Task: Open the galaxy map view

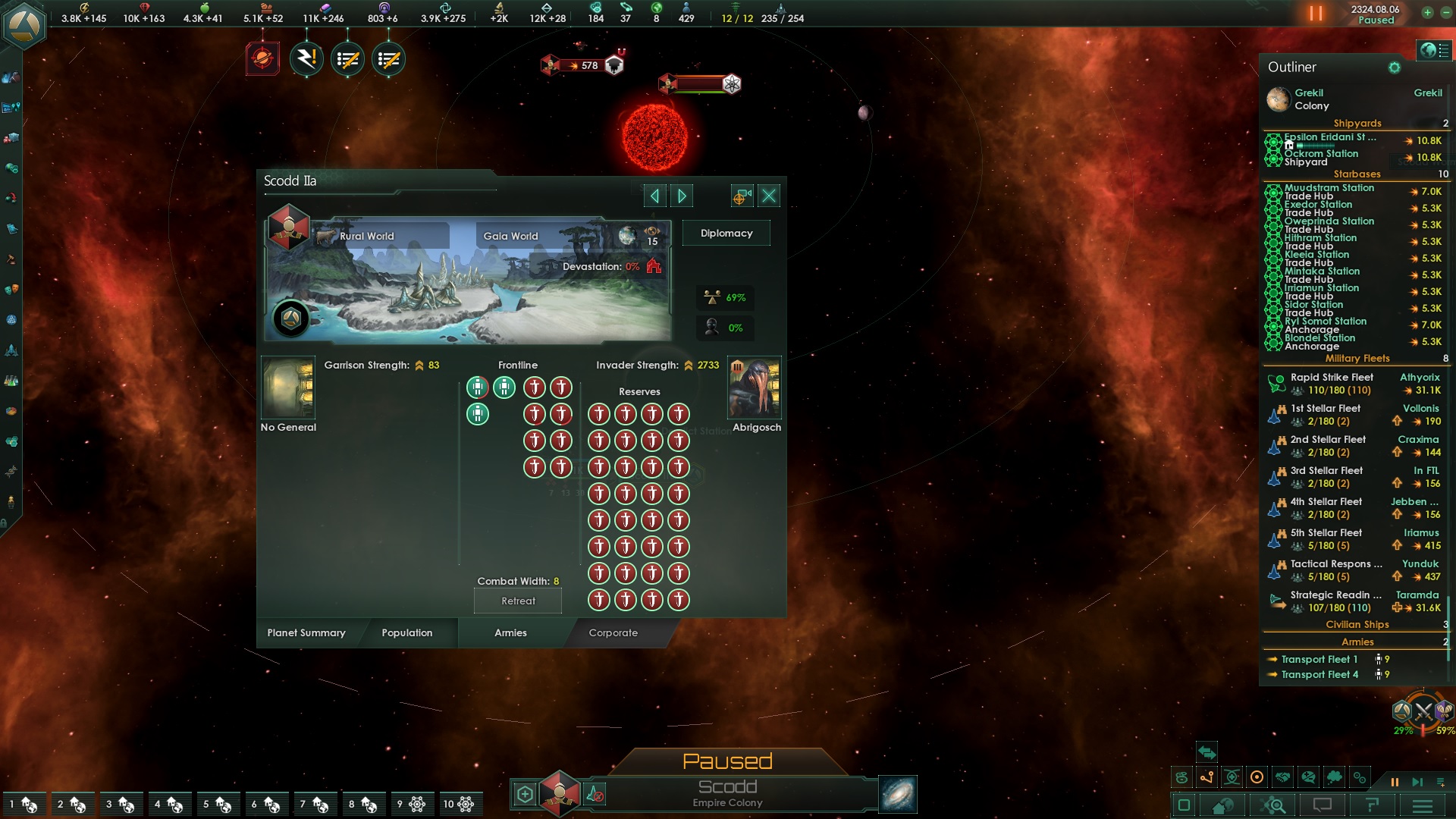Action: tap(898, 794)
